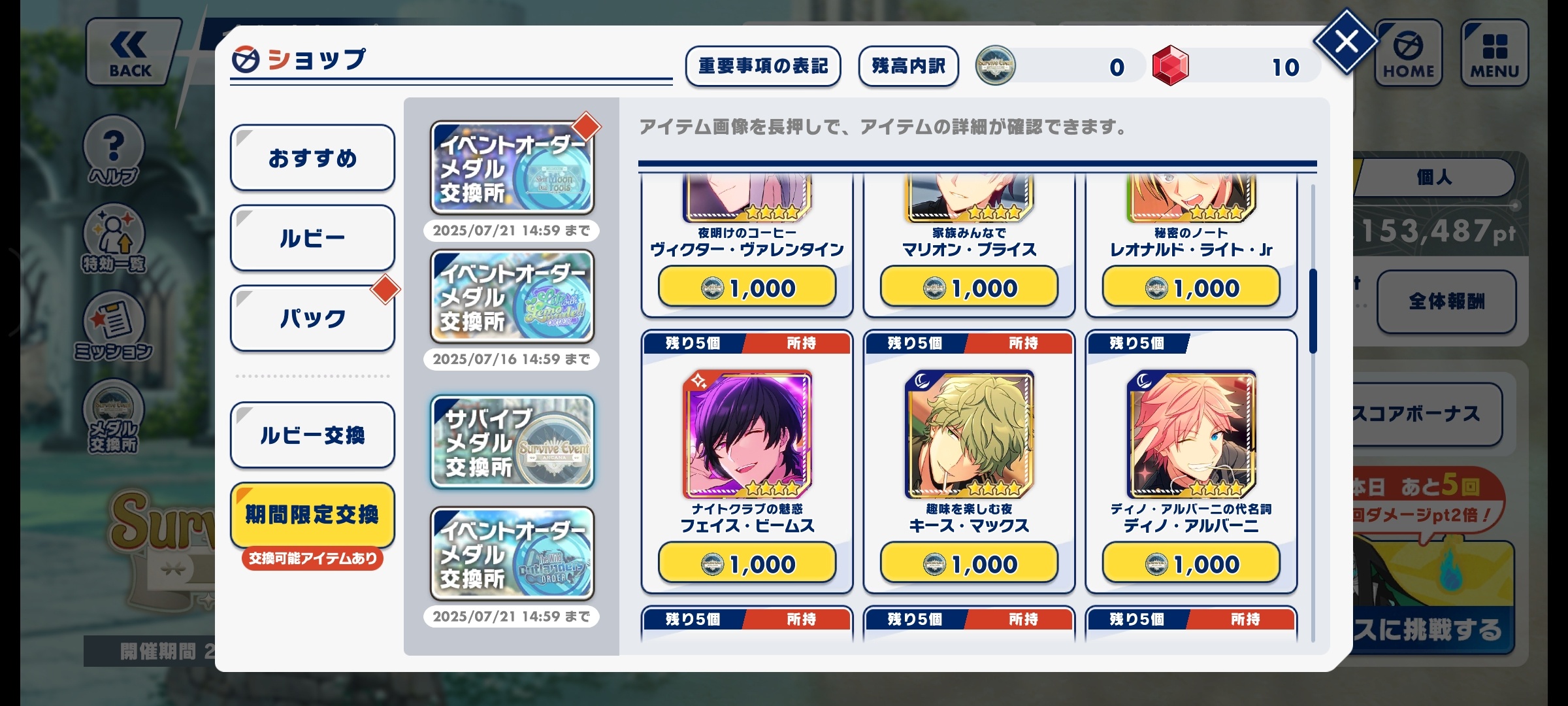Open the ルビー交換 section
The width and height of the screenshot is (1568, 706).
(x=312, y=435)
